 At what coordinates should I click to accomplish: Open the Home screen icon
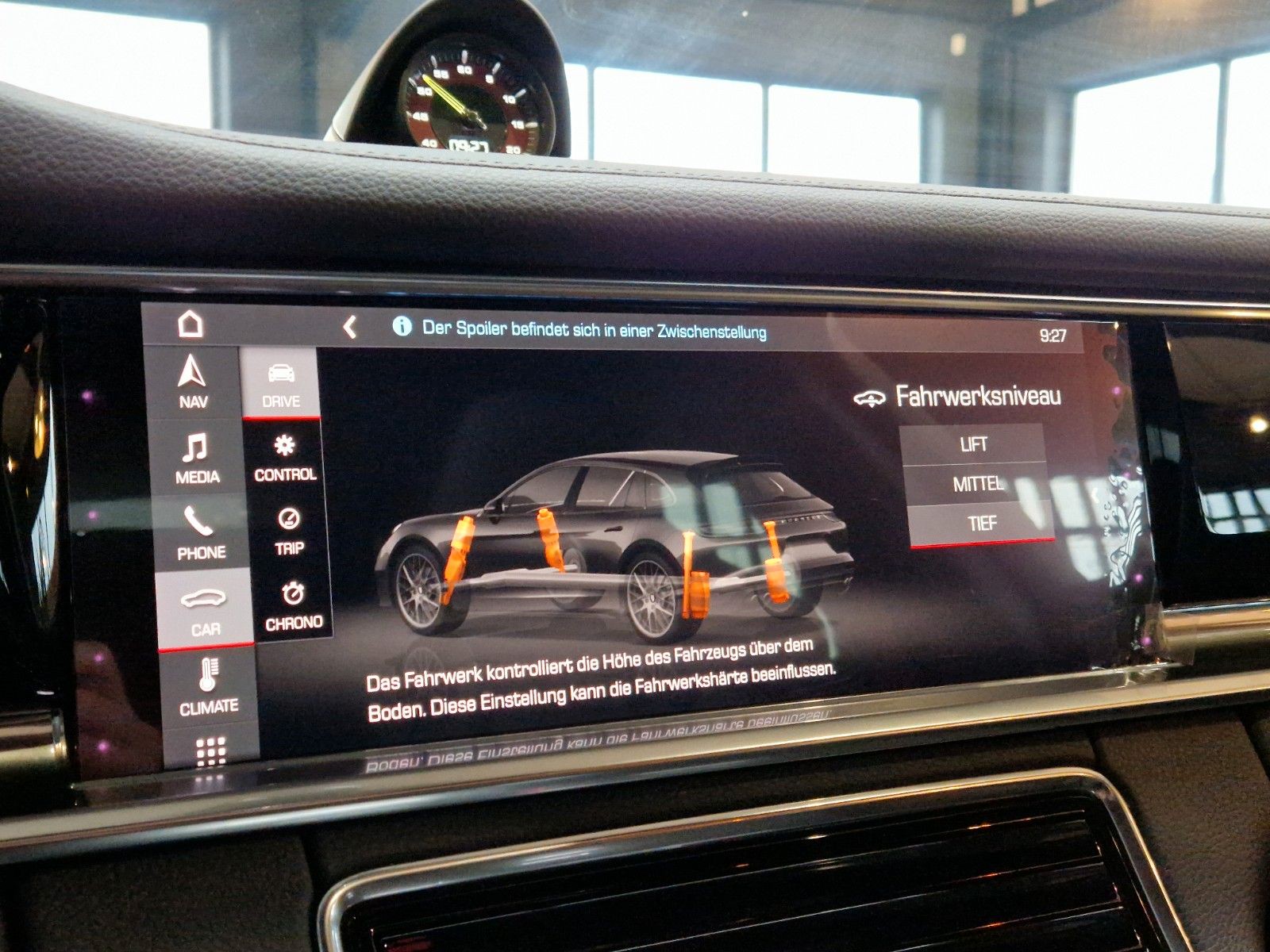point(190,324)
